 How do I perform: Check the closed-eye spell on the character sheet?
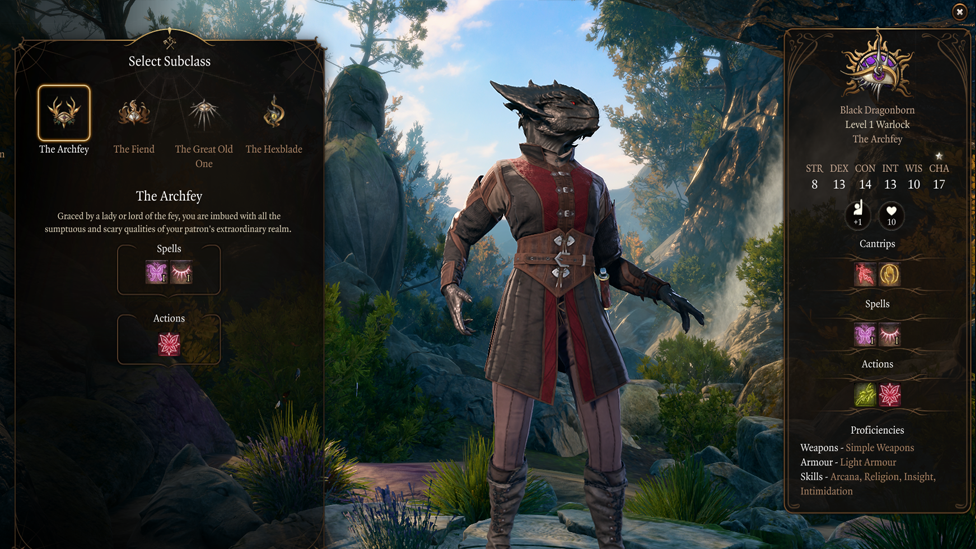[x=889, y=335]
